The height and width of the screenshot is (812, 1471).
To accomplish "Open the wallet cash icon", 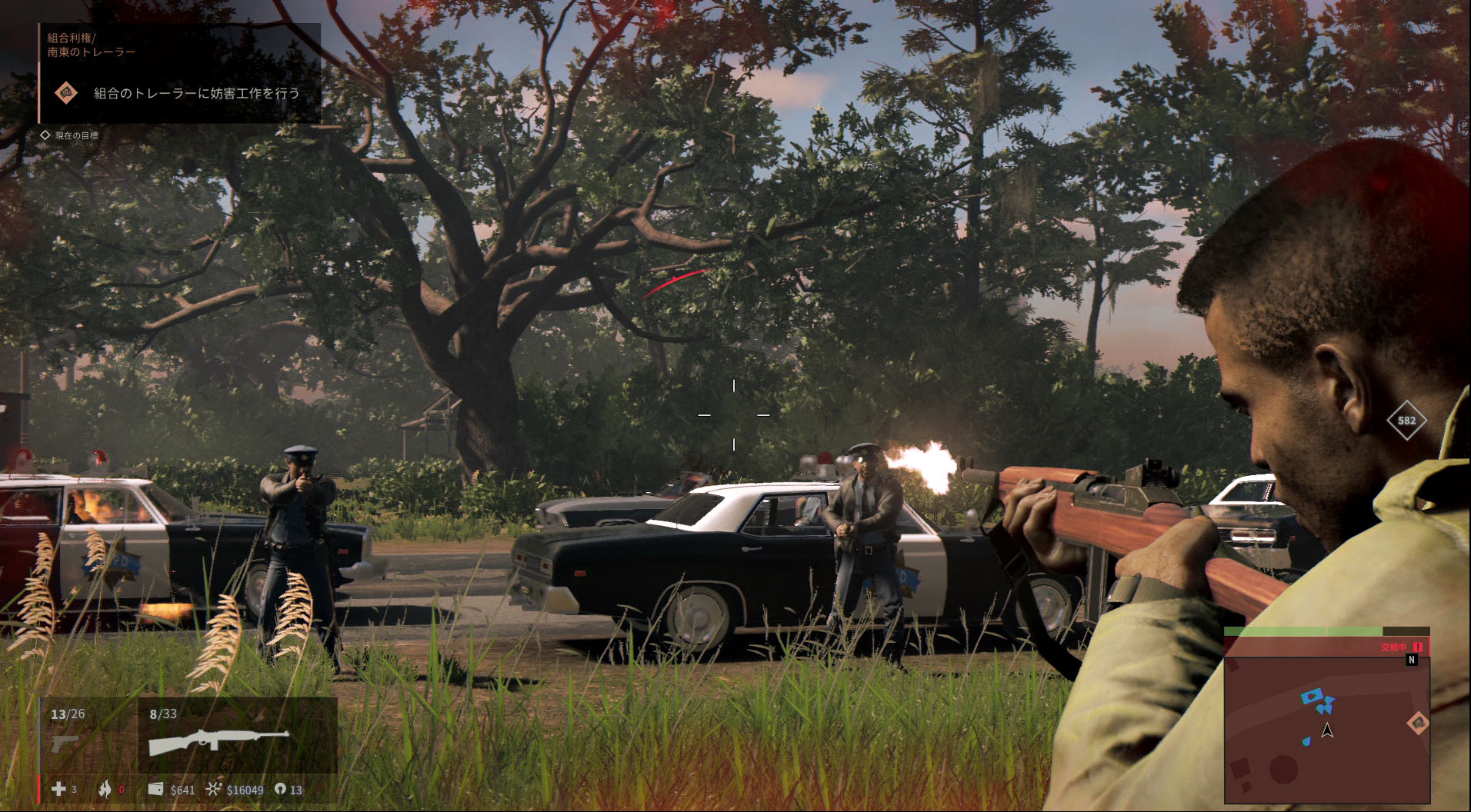I will (x=155, y=789).
